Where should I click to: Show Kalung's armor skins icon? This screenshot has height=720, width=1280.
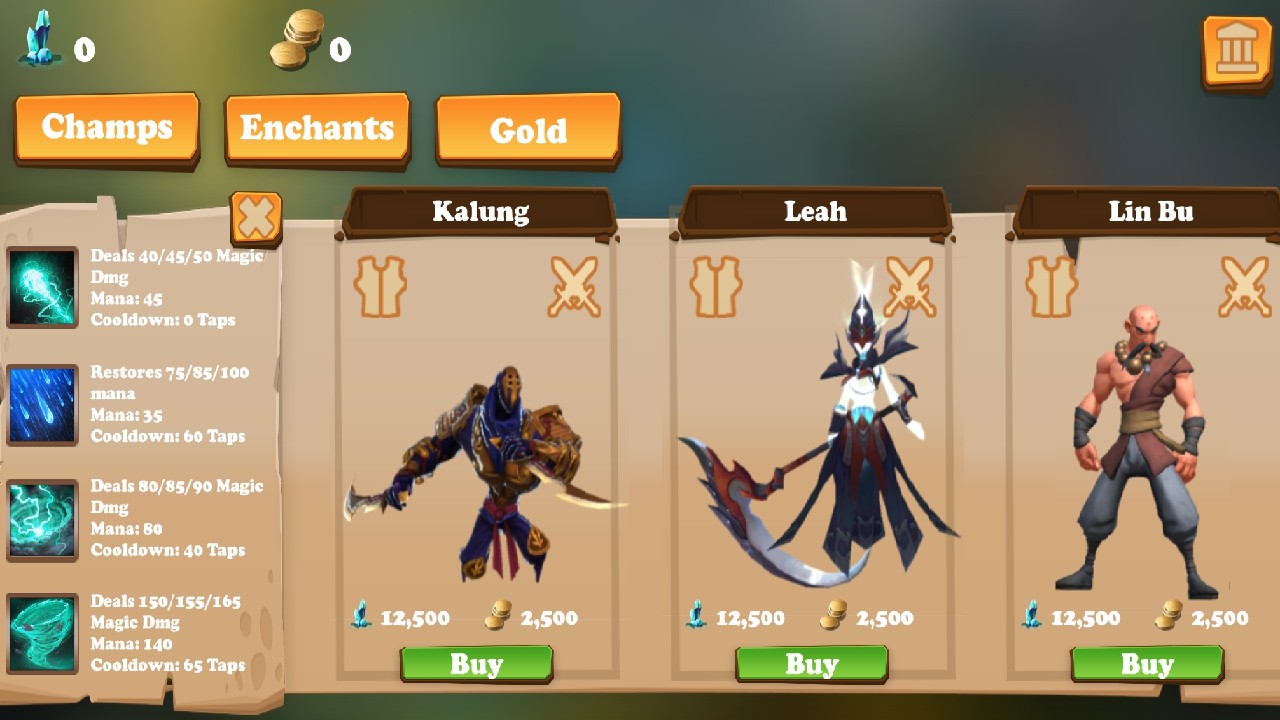(x=380, y=287)
